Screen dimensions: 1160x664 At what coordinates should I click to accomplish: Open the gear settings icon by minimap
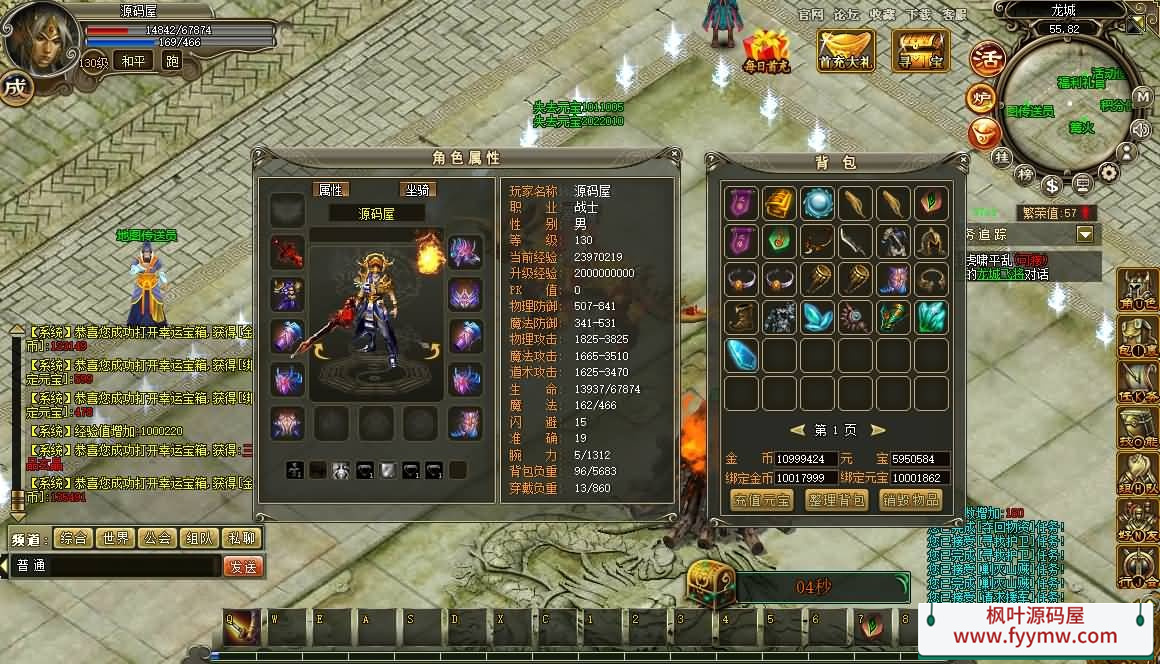click(1109, 172)
